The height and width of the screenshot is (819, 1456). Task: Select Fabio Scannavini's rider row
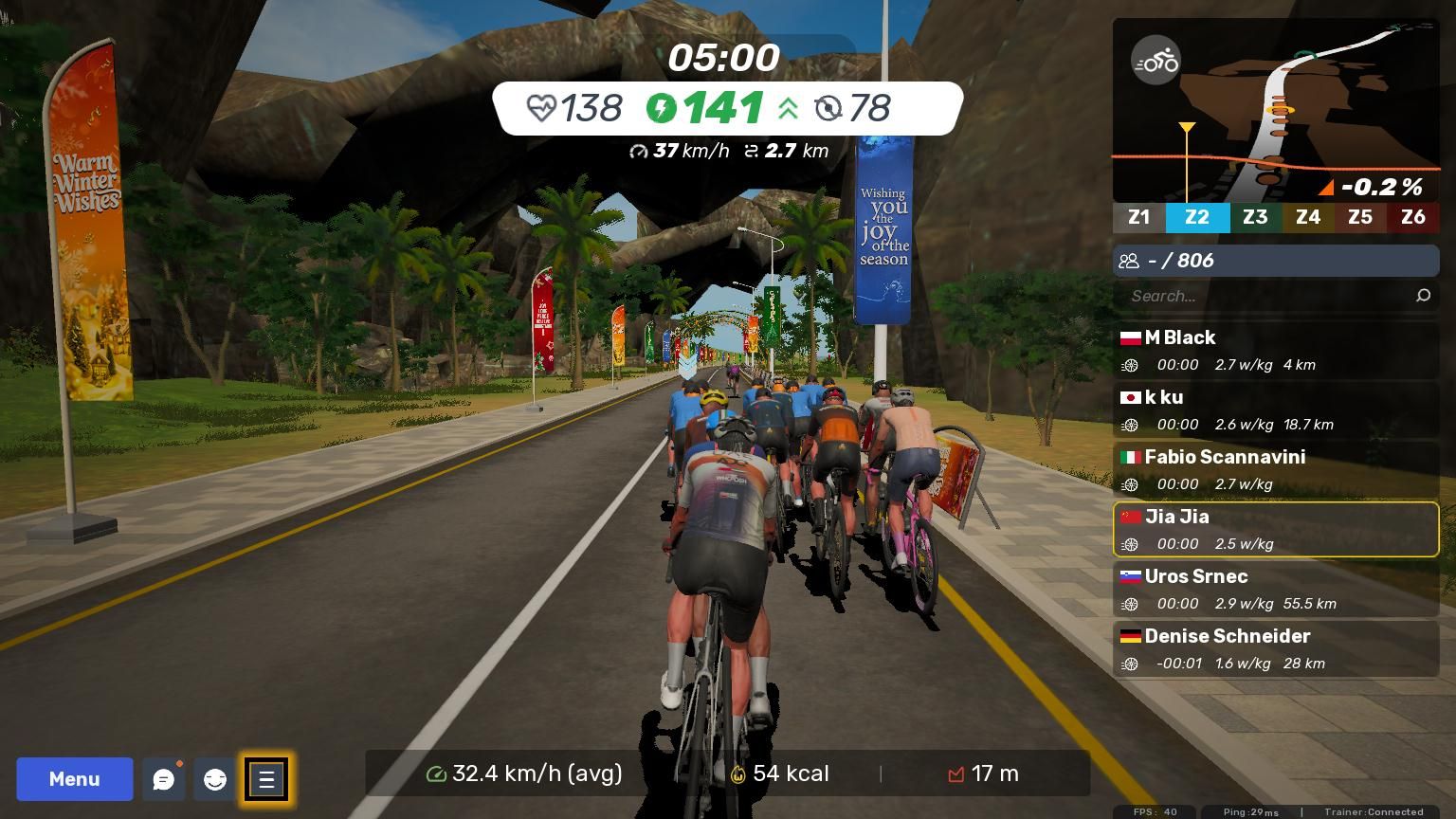[1275, 469]
